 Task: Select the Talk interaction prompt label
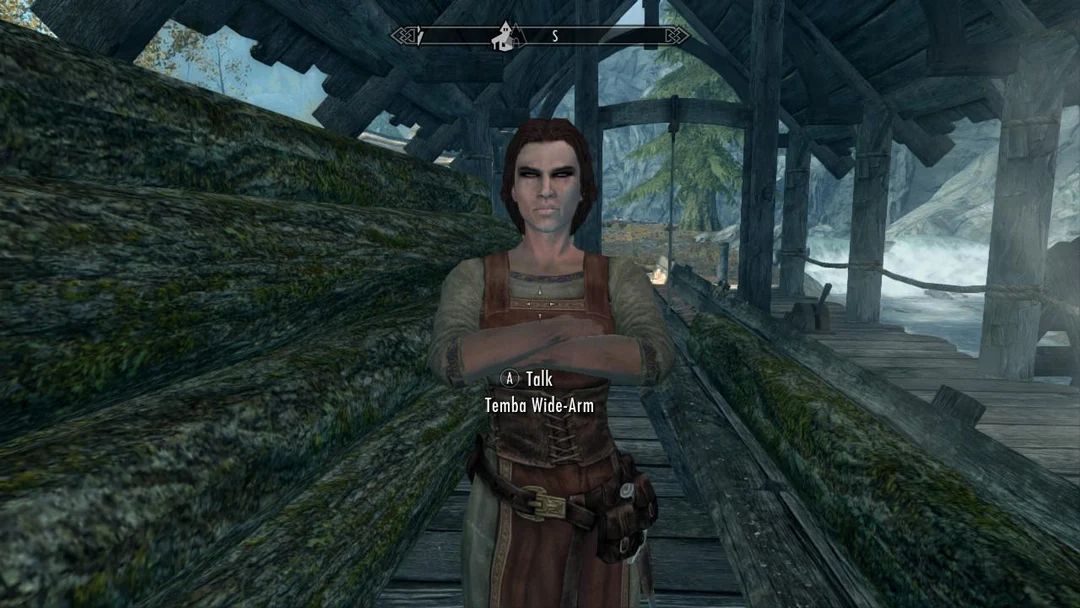[539, 379]
